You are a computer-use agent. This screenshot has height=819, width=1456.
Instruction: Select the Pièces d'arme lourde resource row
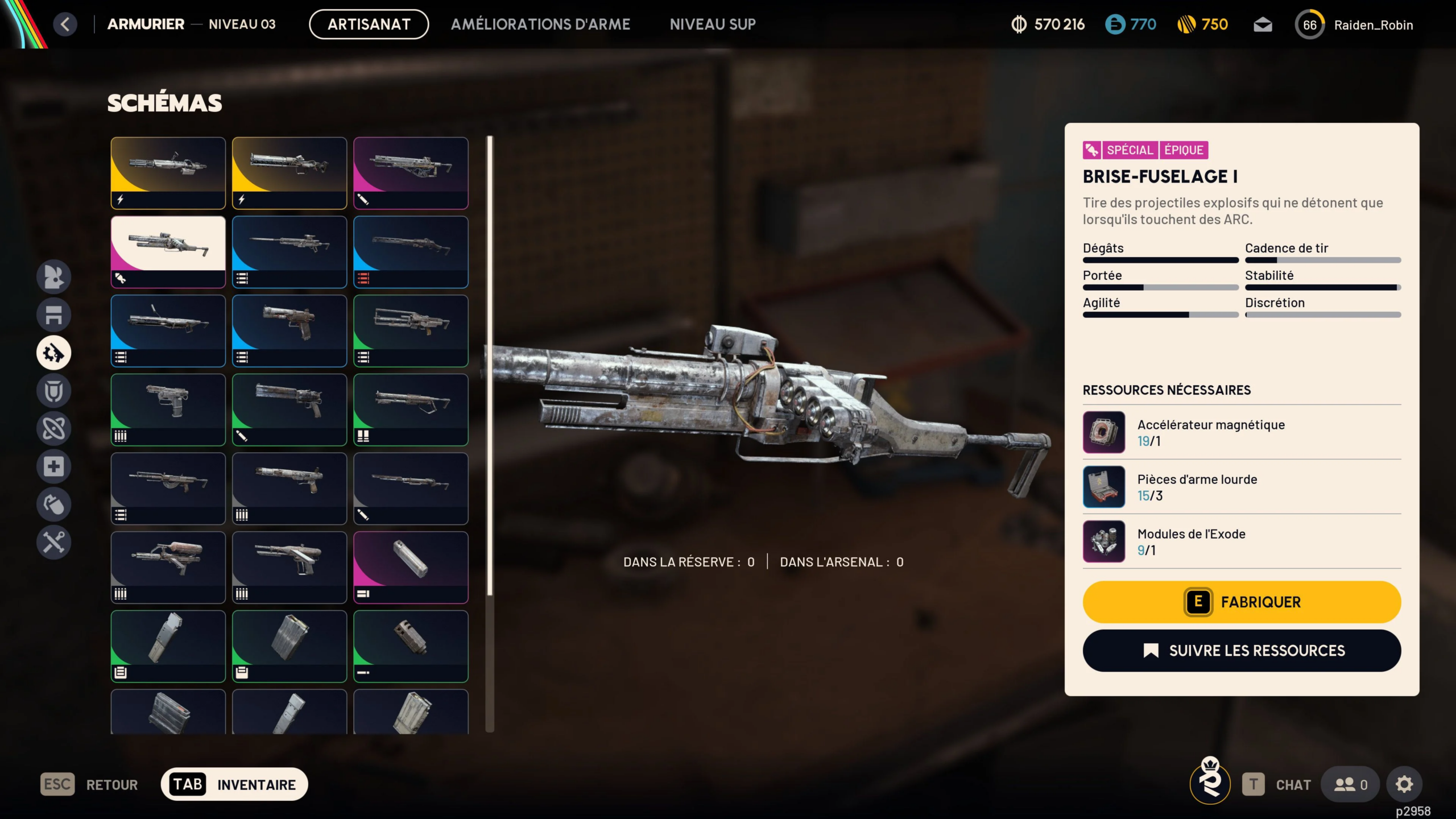click(x=1242, y=487)
